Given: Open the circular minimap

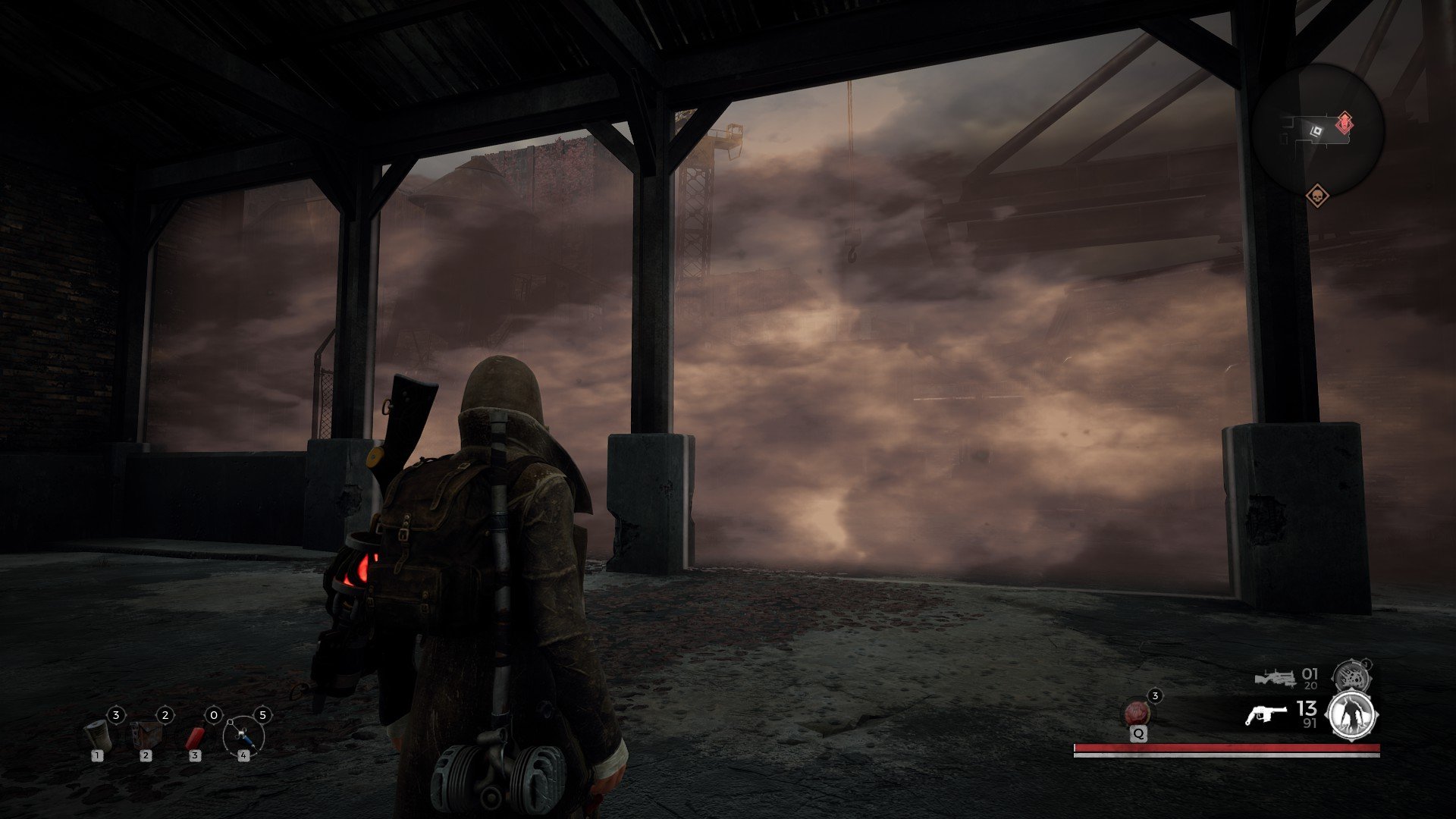Looking at the screenshot, I should [x=1318, y=130].
